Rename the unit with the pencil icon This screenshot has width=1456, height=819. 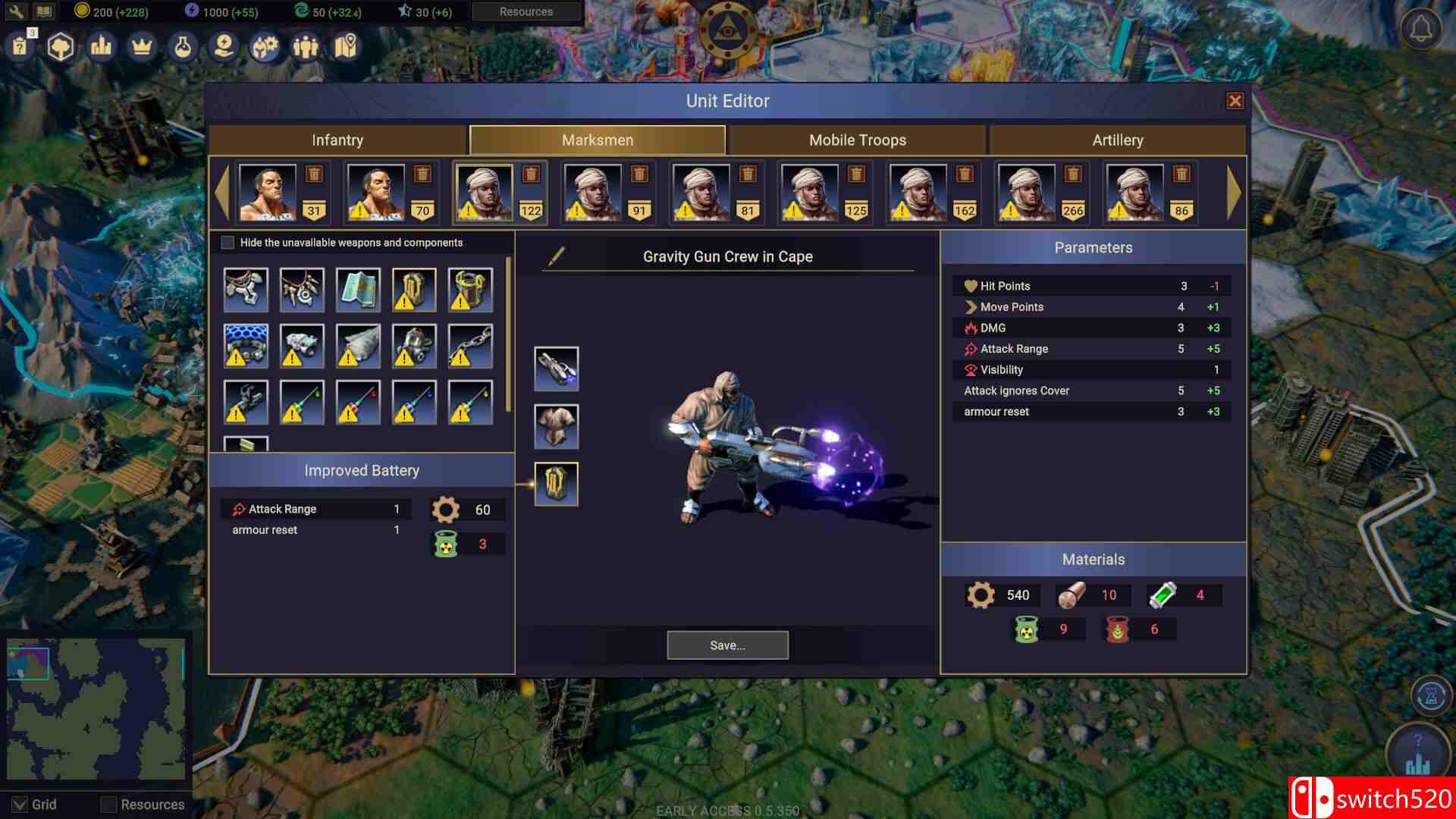pos(556,256)
